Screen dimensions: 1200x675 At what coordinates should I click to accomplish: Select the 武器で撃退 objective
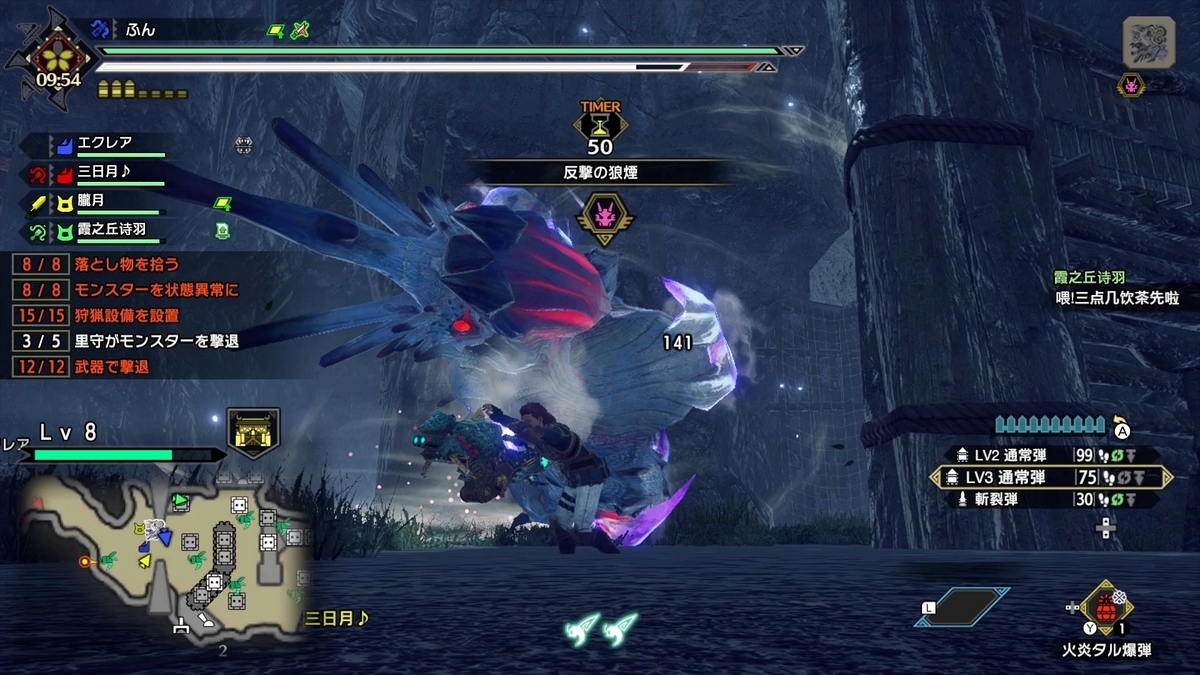click(x=111, y=367)
